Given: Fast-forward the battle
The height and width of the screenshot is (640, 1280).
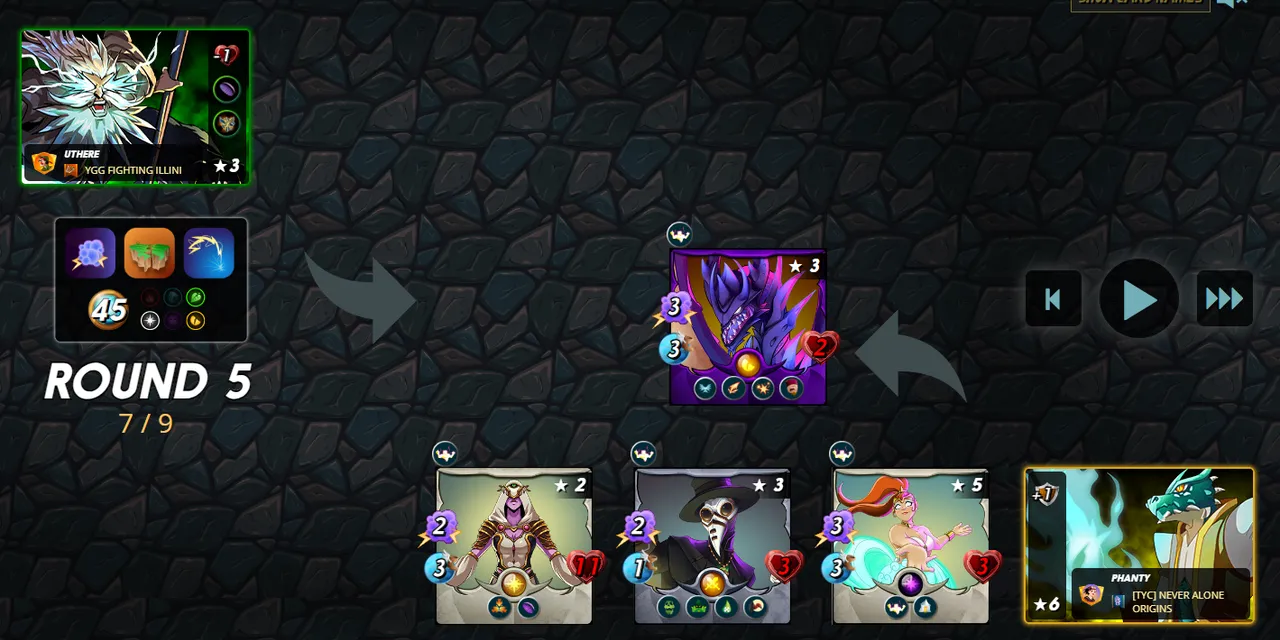Looking at the screenshot, I should click(x=1224, y=299).
